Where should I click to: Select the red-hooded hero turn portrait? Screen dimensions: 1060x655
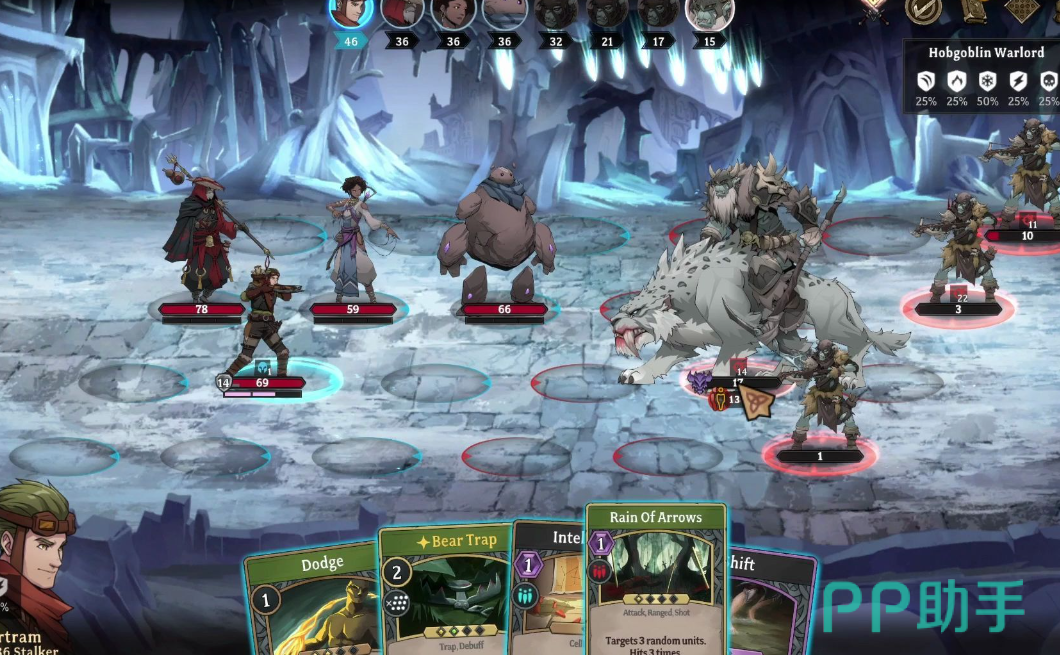coord(402,12)
